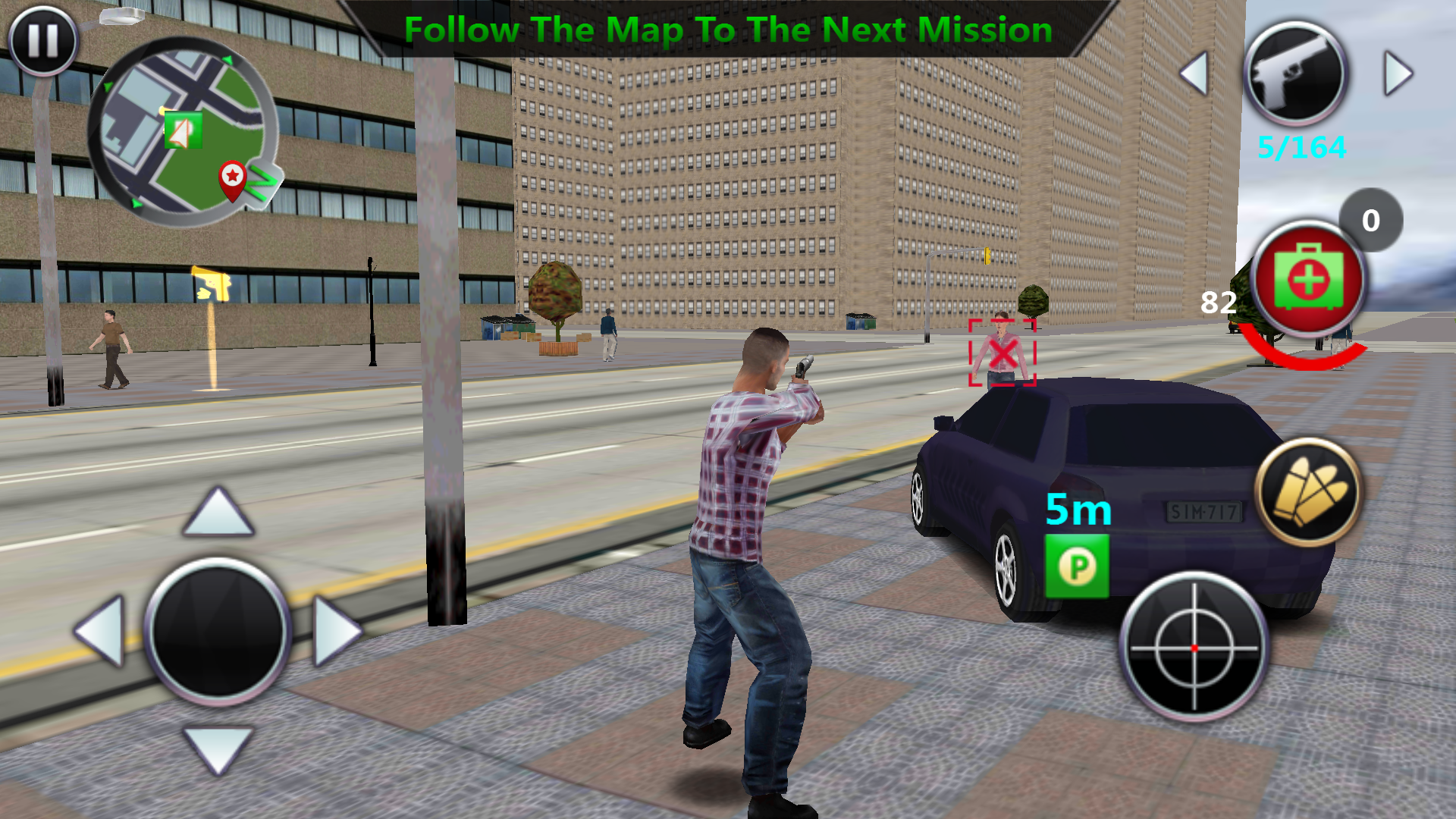Move backward with the down arrow
This screenshot has width=1456, height=819.
[x=218, y=749]
